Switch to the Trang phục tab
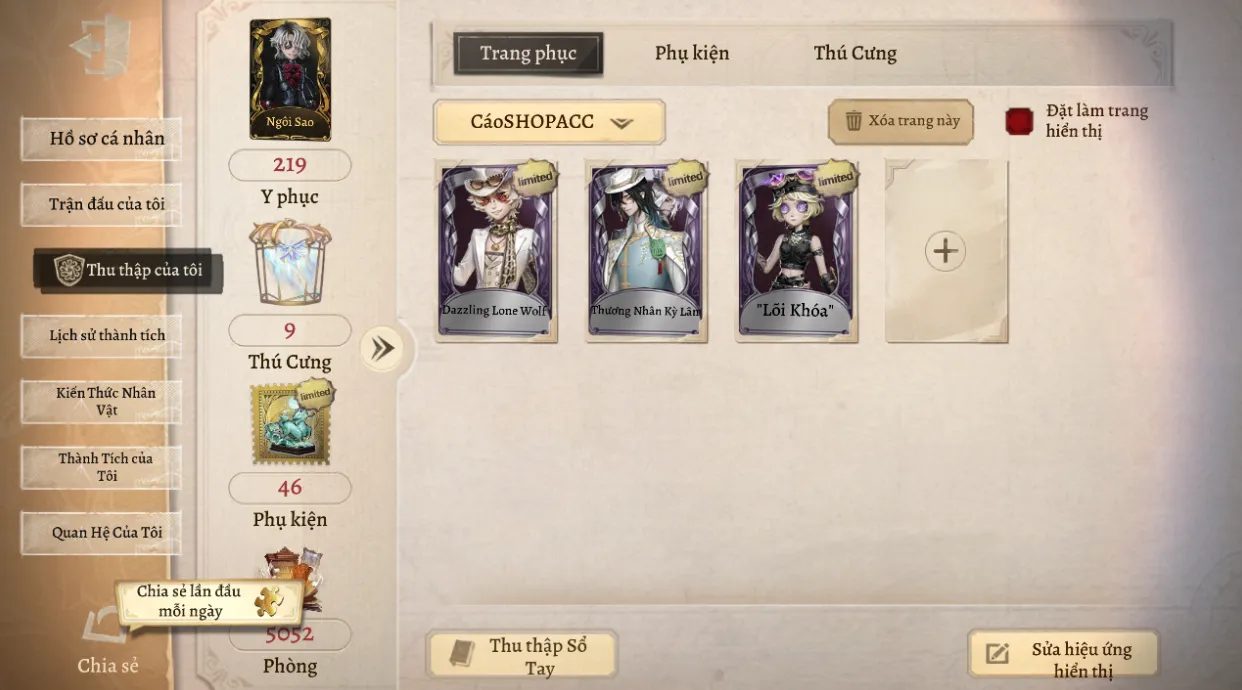 coord(528,53)
